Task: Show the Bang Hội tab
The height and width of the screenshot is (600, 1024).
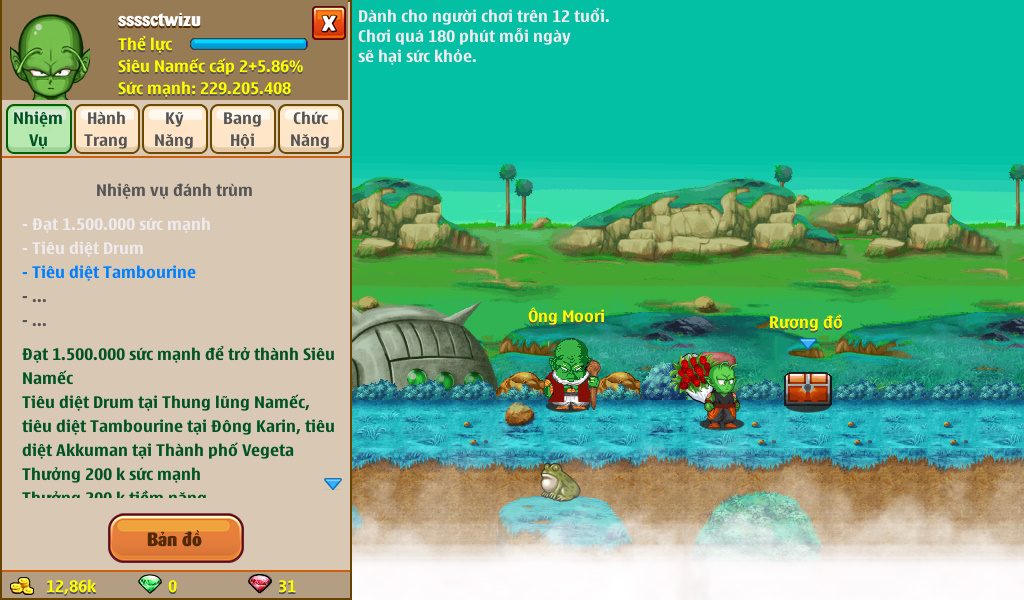Action: [242, 129]
